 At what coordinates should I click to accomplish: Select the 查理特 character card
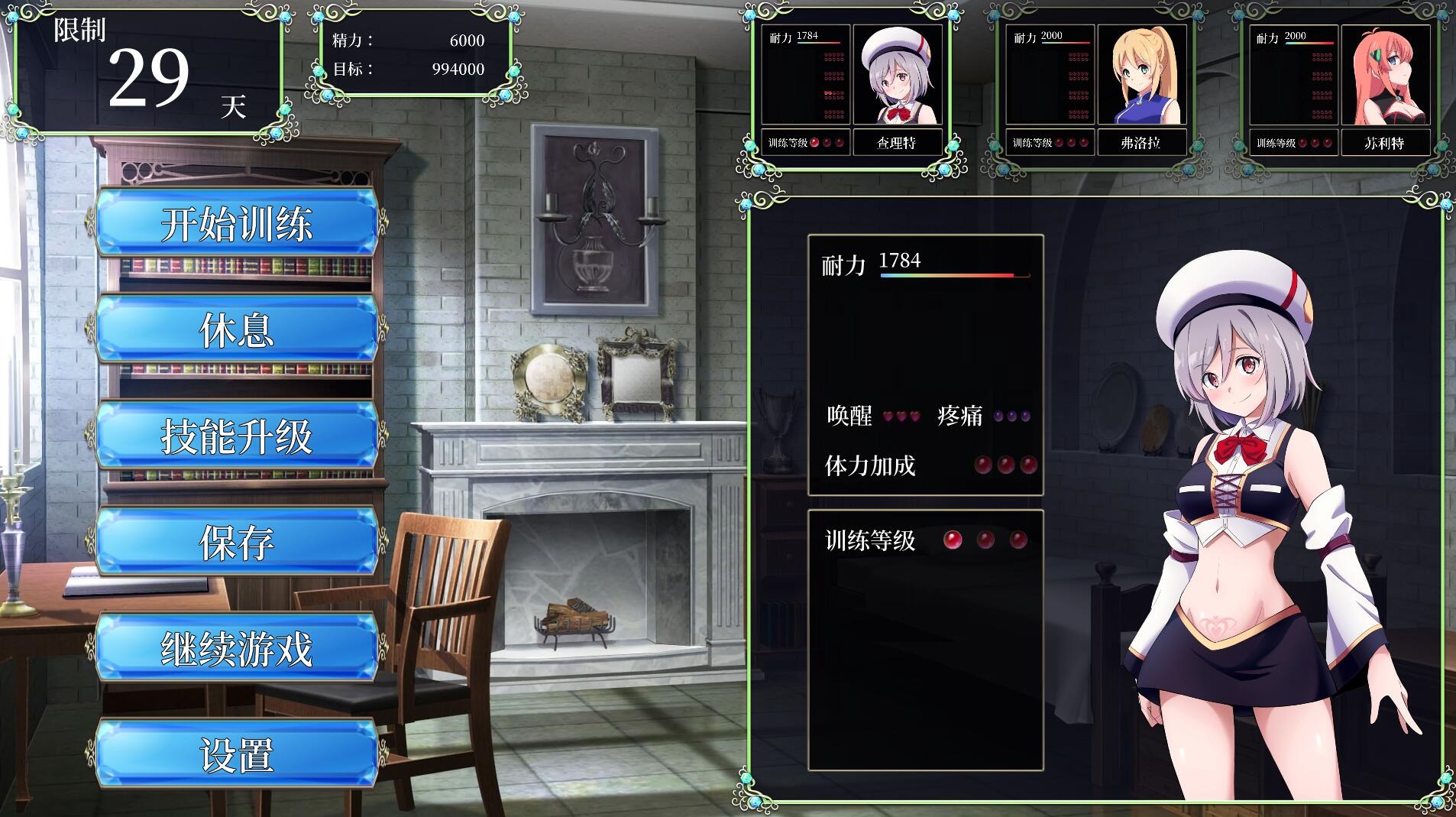pos(852,89)
